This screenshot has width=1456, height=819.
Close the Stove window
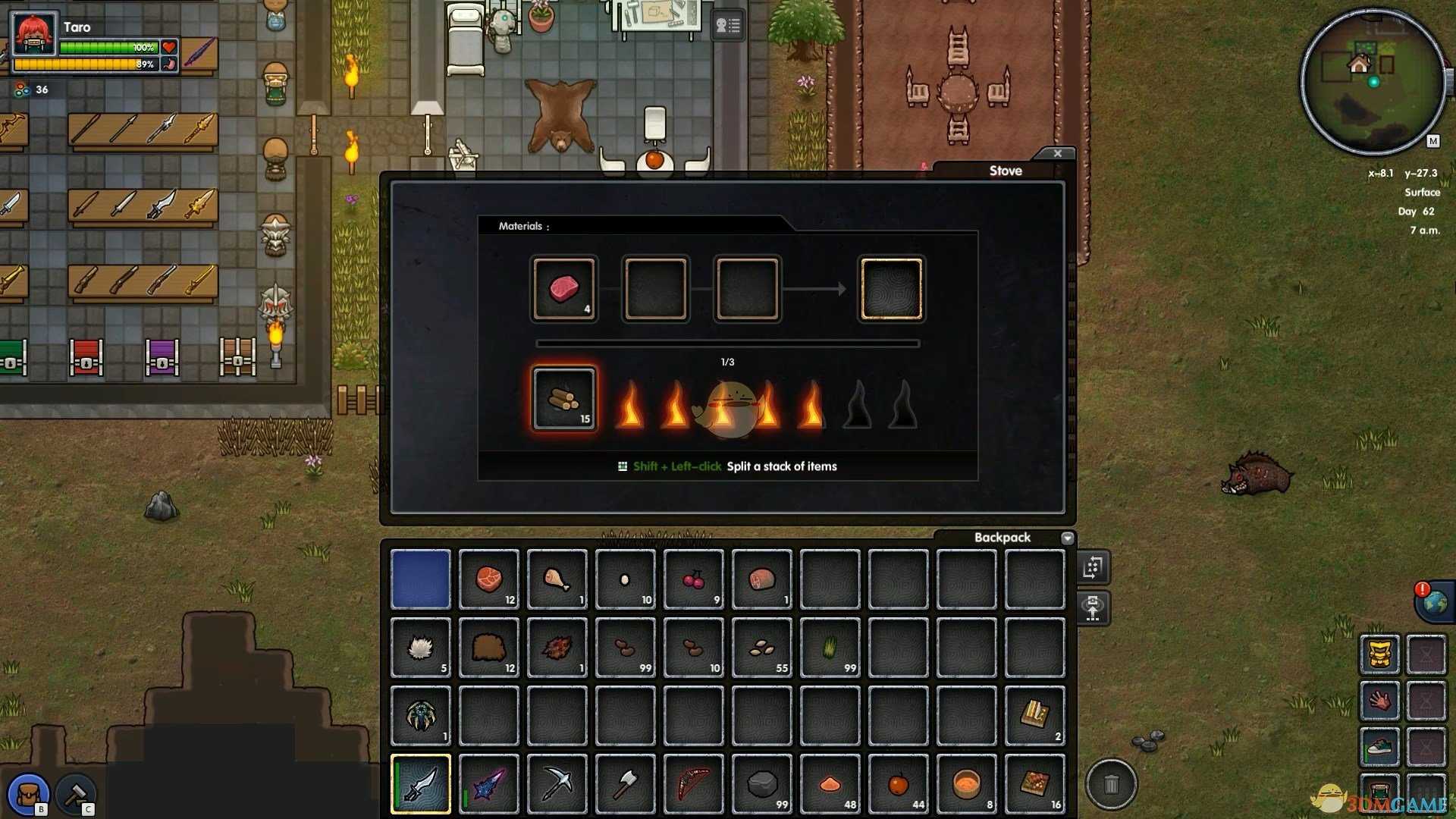tap(1057, 153)
